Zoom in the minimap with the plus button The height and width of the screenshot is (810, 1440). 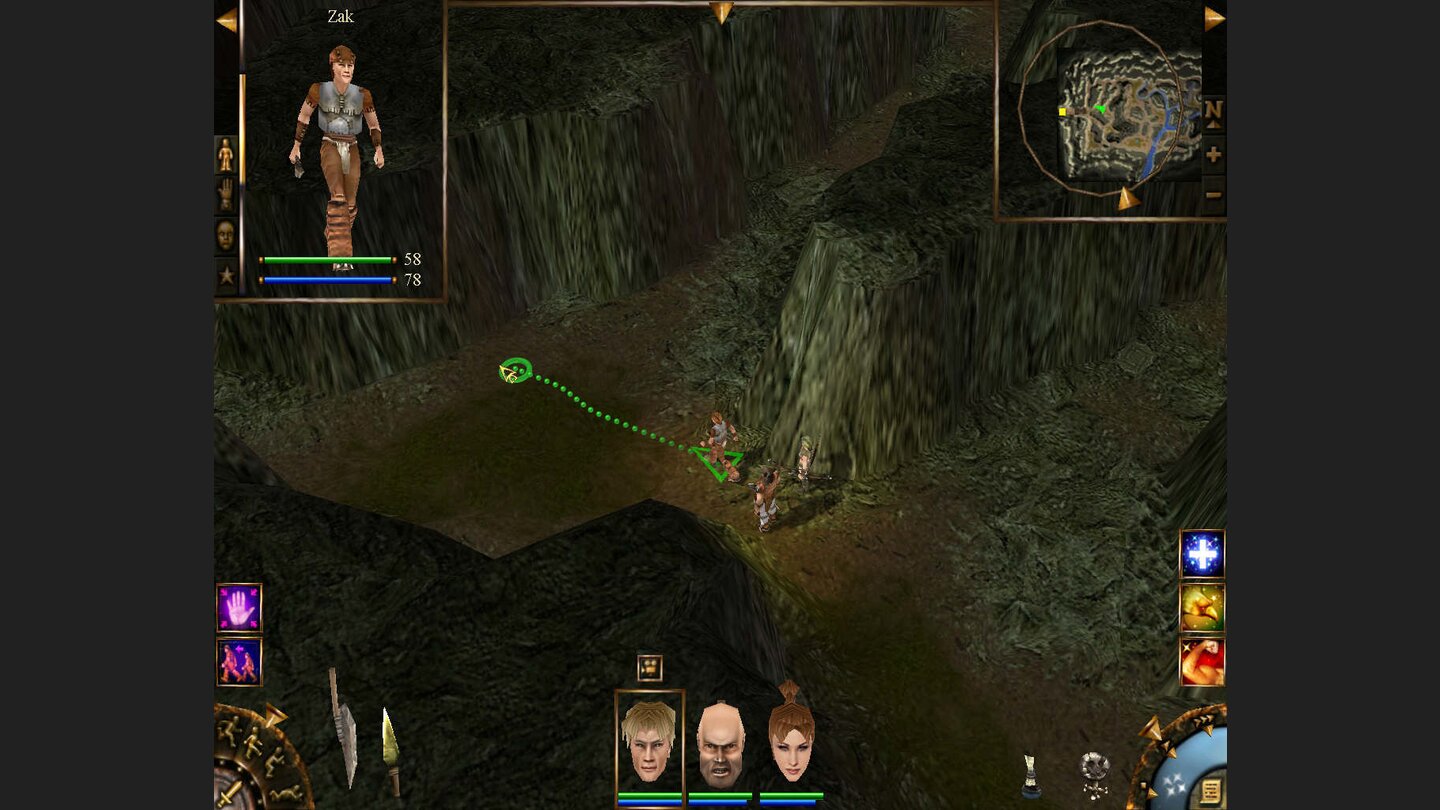tap(1214, 153)
